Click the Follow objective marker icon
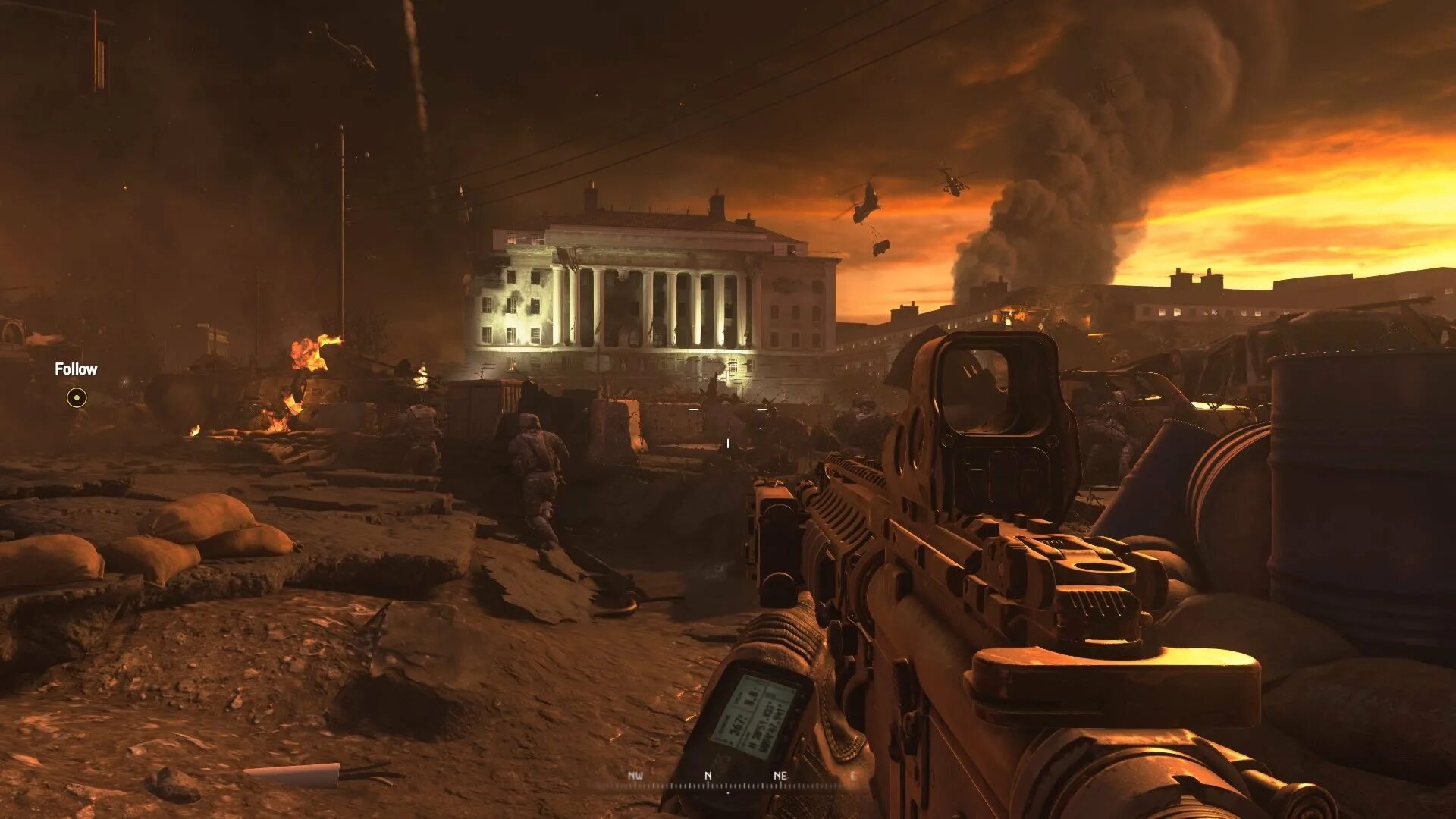1456x819 pixels. point(77,397)
